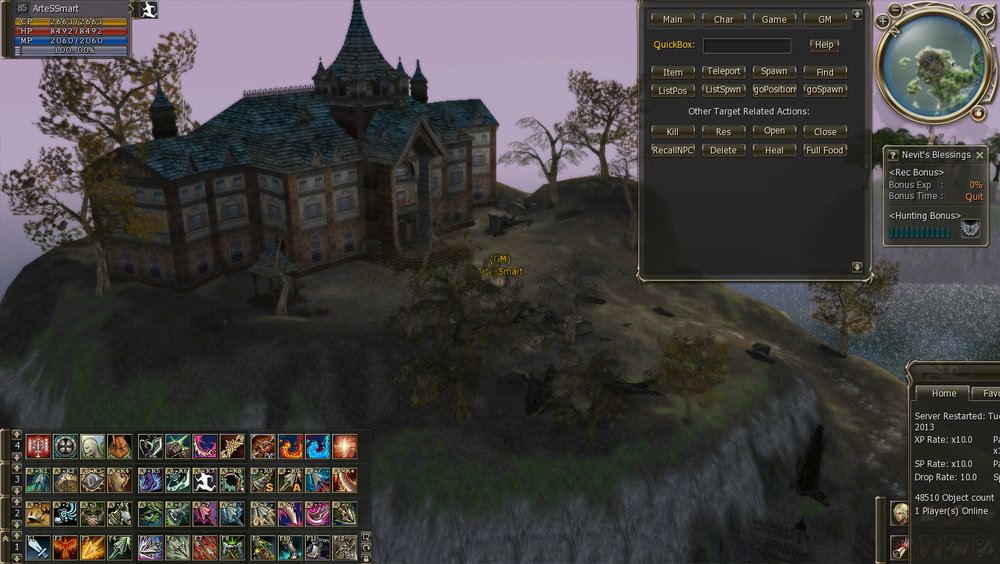Screen dimensions: 1000x564
Task: Close the Nevit's Blessings window
Action: 980,155
